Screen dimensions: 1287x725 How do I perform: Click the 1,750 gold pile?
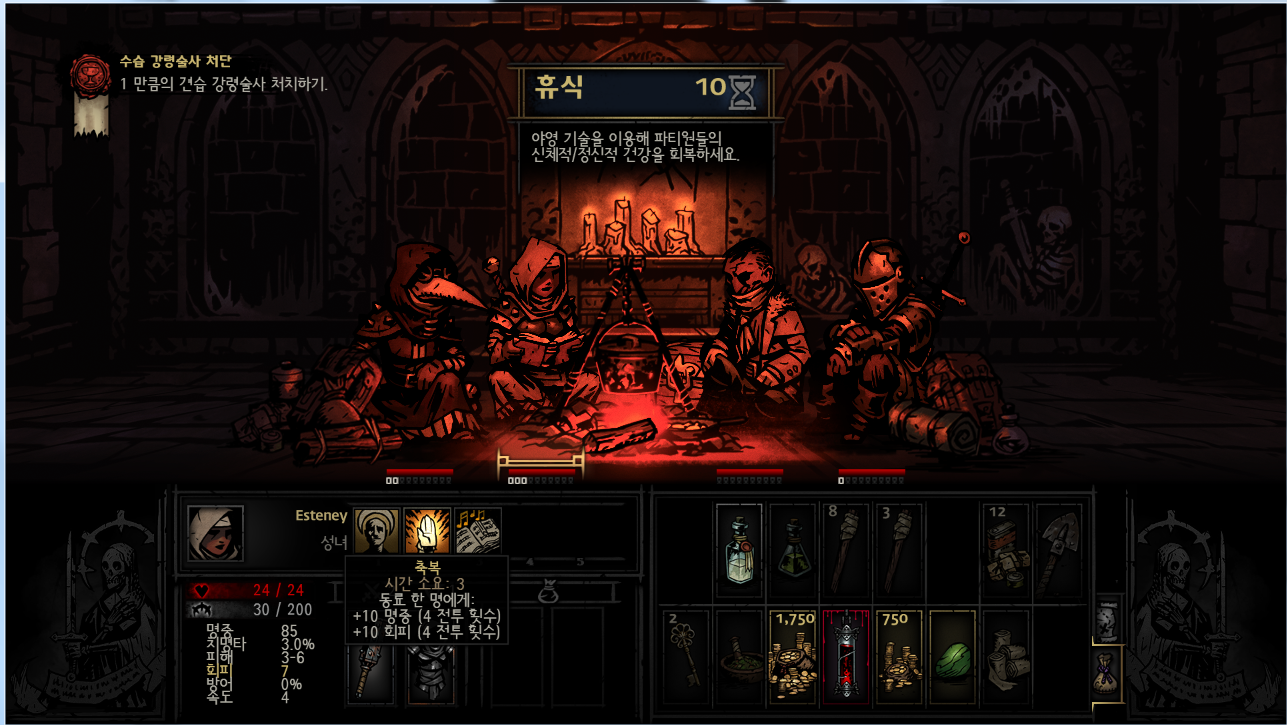792,656
